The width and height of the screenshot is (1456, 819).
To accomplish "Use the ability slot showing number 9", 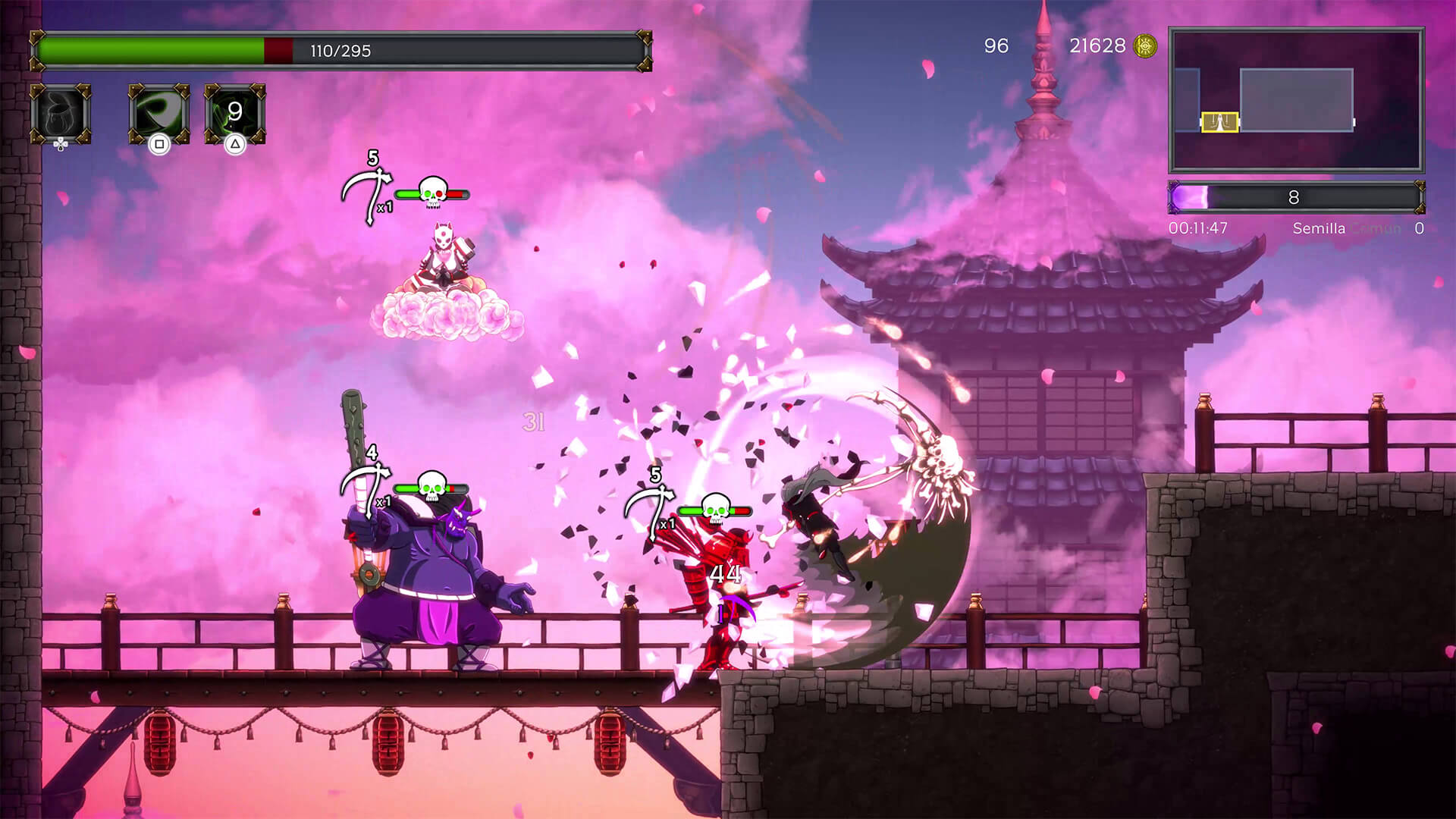I will (235, 114).
